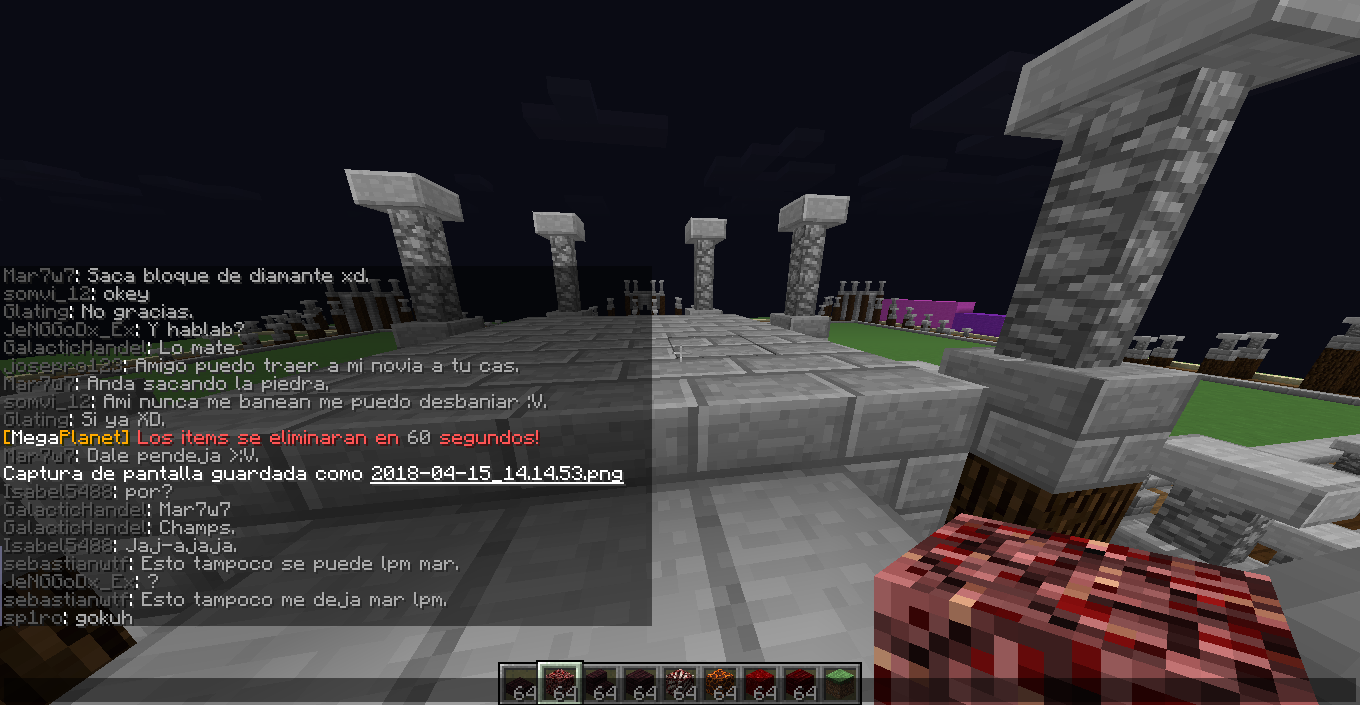Pick the nether quartz ore slot
Screen dimensions: 1360x705
point(679,684)
